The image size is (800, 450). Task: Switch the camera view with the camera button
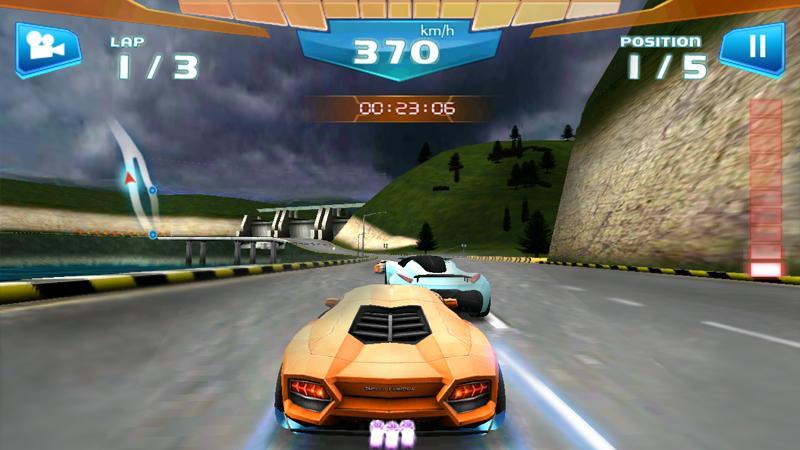tap(46, 47)
